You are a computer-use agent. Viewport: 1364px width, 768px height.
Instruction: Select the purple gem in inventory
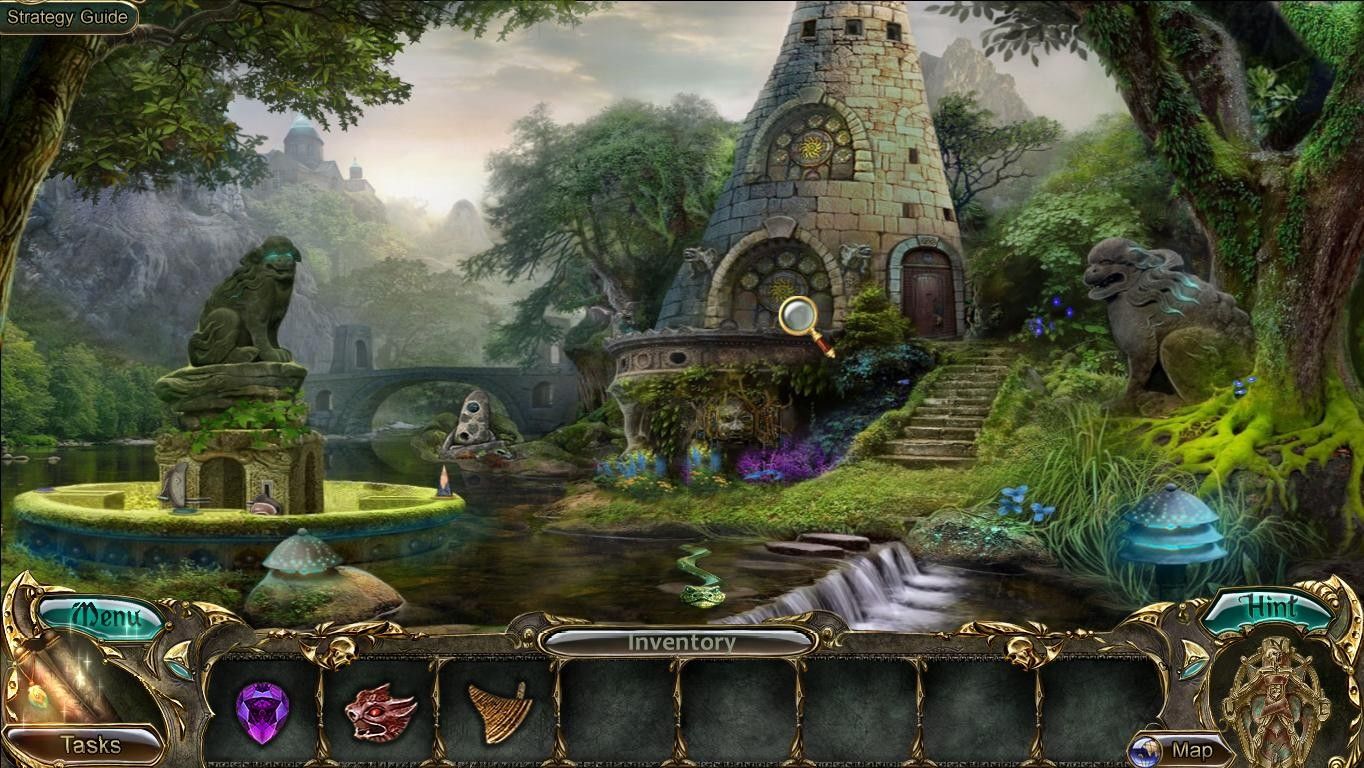click(x=262, y=712)
